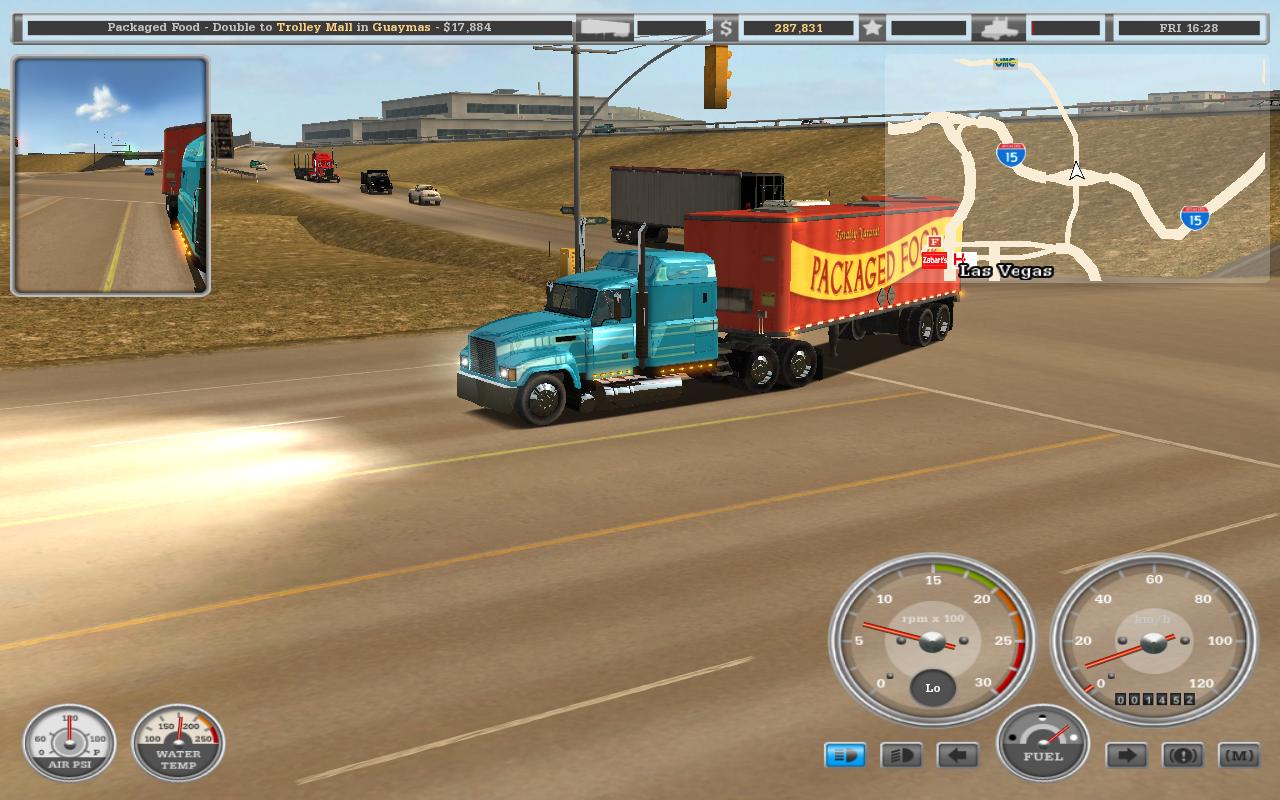The width and height of the screenshot is (1280, 800).
Task: Engage the parking brake warning button
Action: pyautogui.click(x=1183, y=755)
